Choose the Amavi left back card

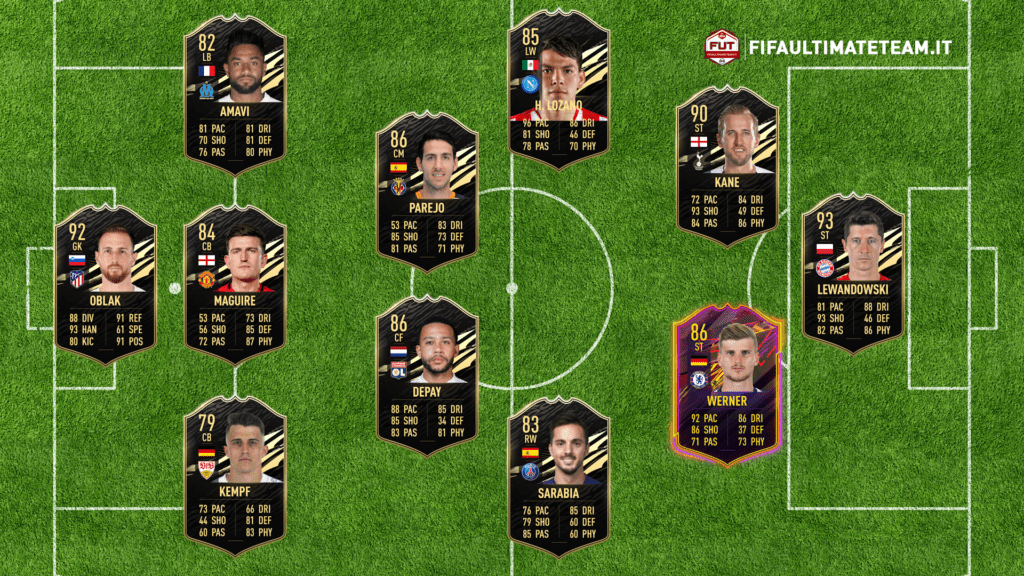pyautogui.click(x=235, y=94)
